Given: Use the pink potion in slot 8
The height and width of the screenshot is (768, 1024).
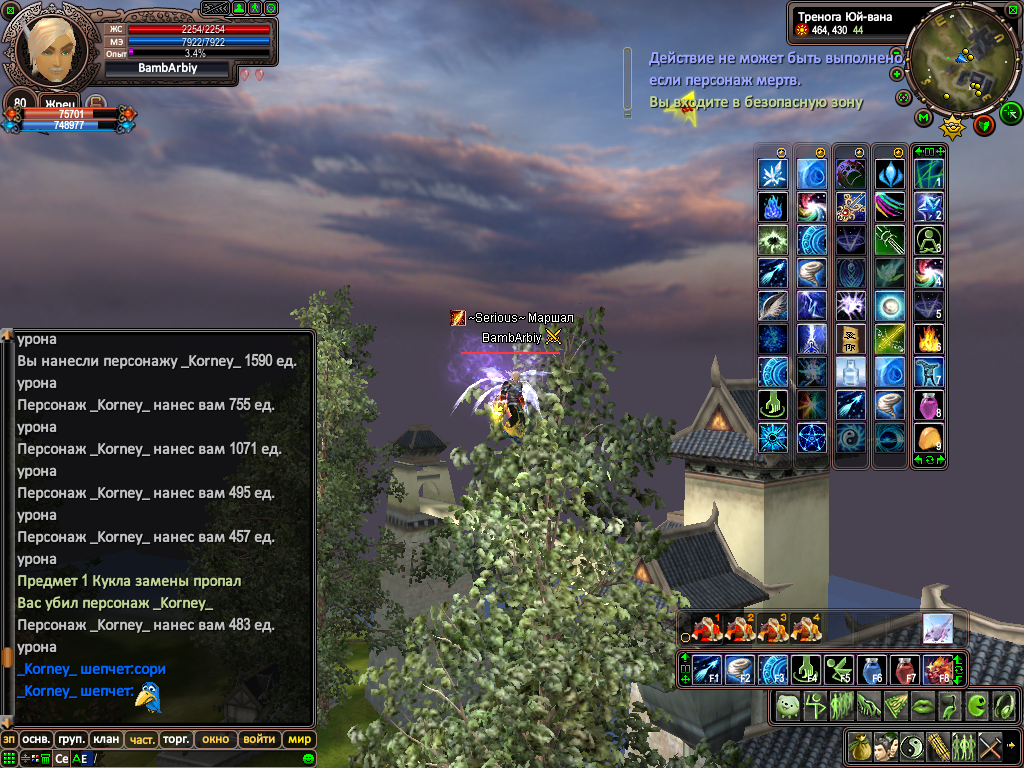Looking at the screenshot, I should (x=929, y=405).
